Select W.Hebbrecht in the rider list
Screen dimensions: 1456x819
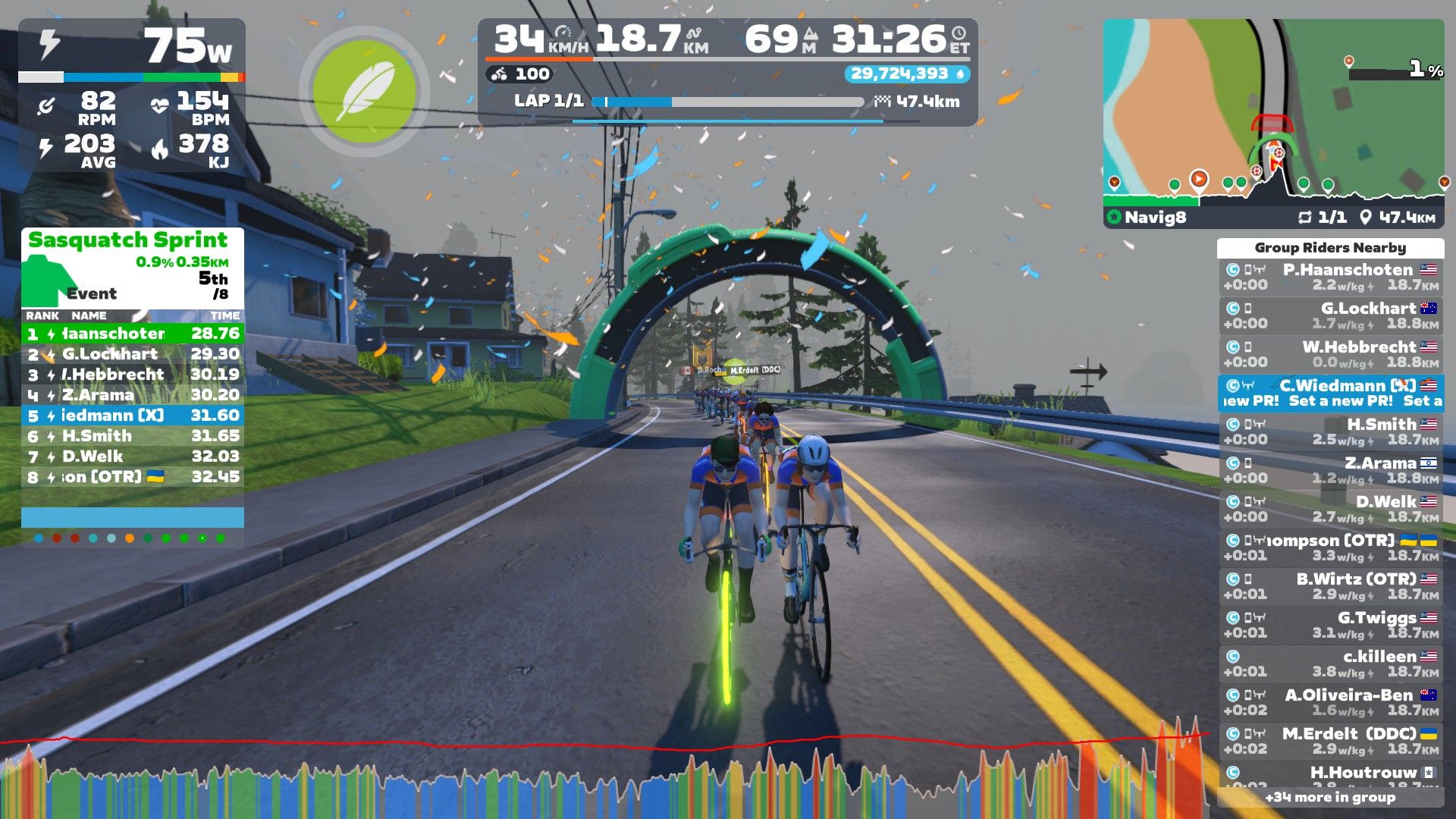click(1330, 354)
